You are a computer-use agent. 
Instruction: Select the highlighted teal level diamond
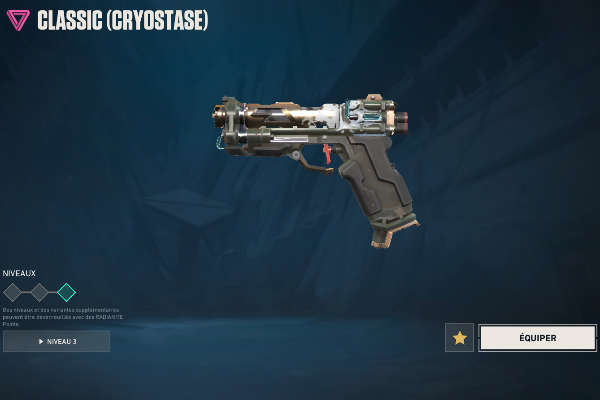click(x=66, y=292)
